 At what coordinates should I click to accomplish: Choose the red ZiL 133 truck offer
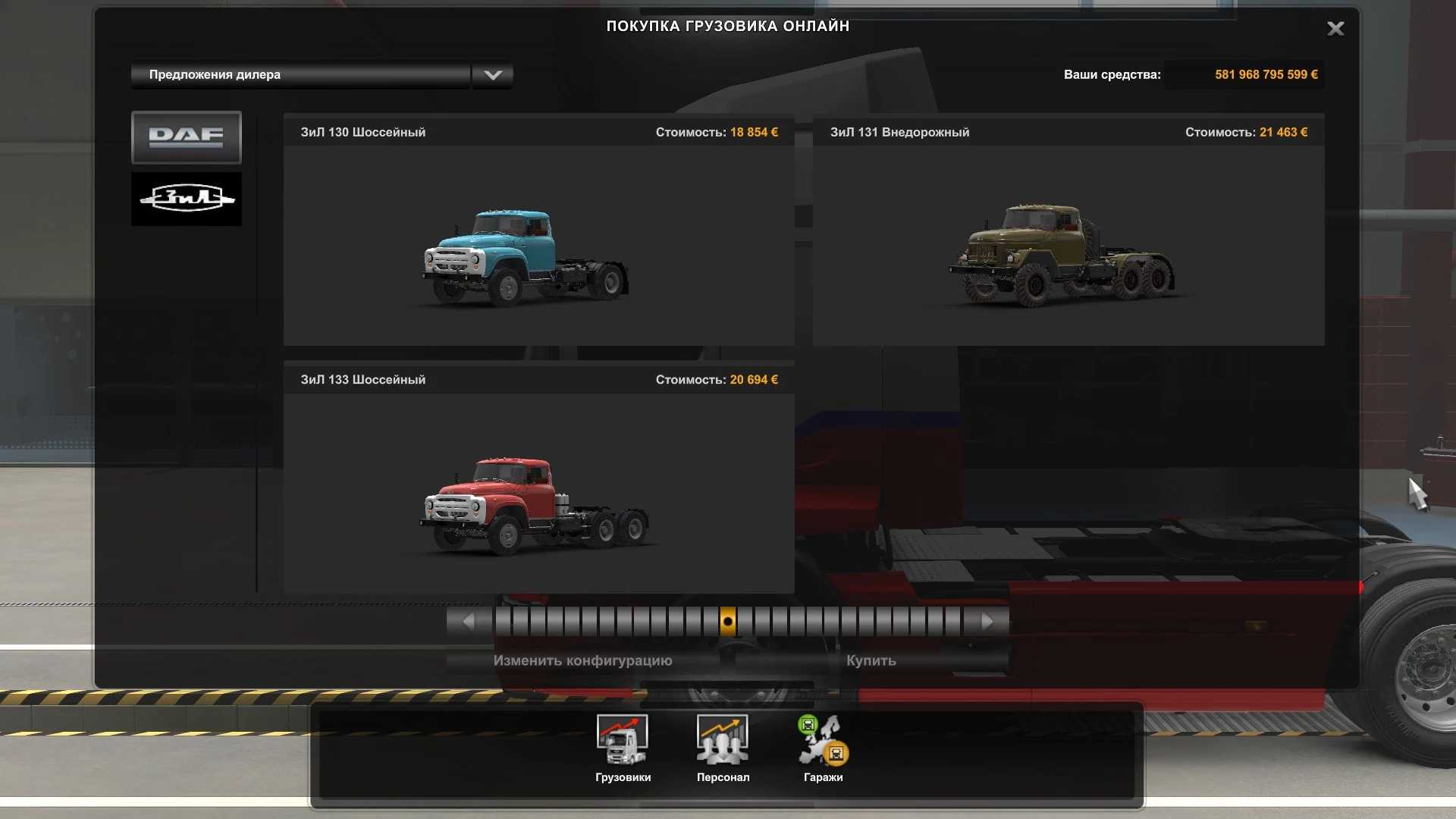pyautogui.click(x=538, y=491)
